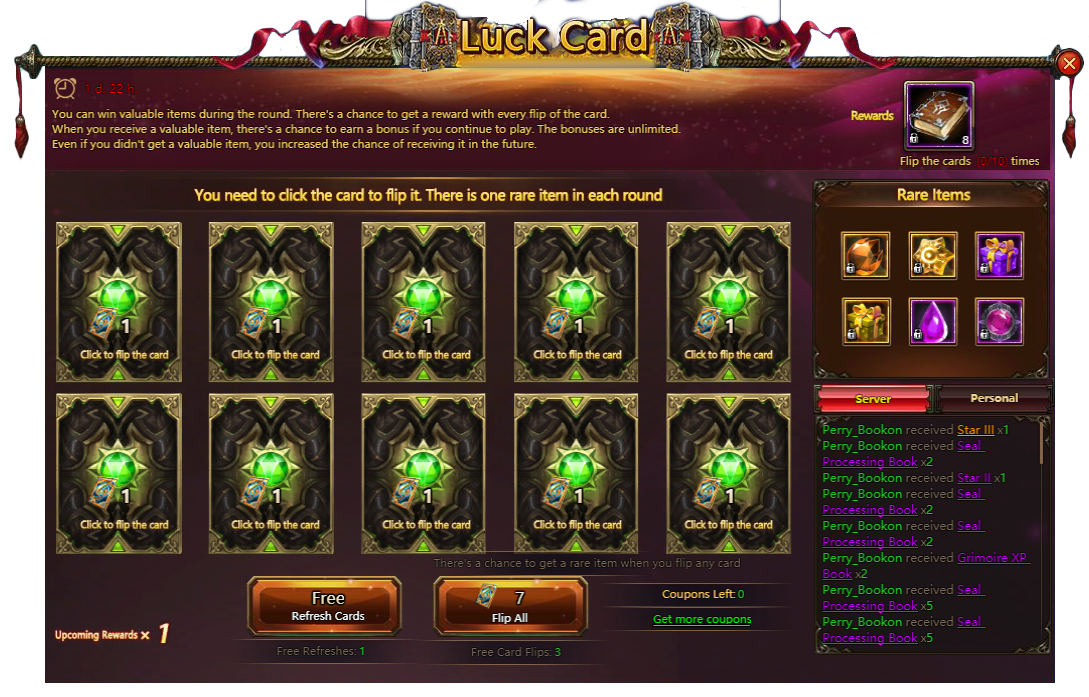Screen dimensions: 1089x697
Task: Inspect the reward book icon
Action: click(938, 116)
